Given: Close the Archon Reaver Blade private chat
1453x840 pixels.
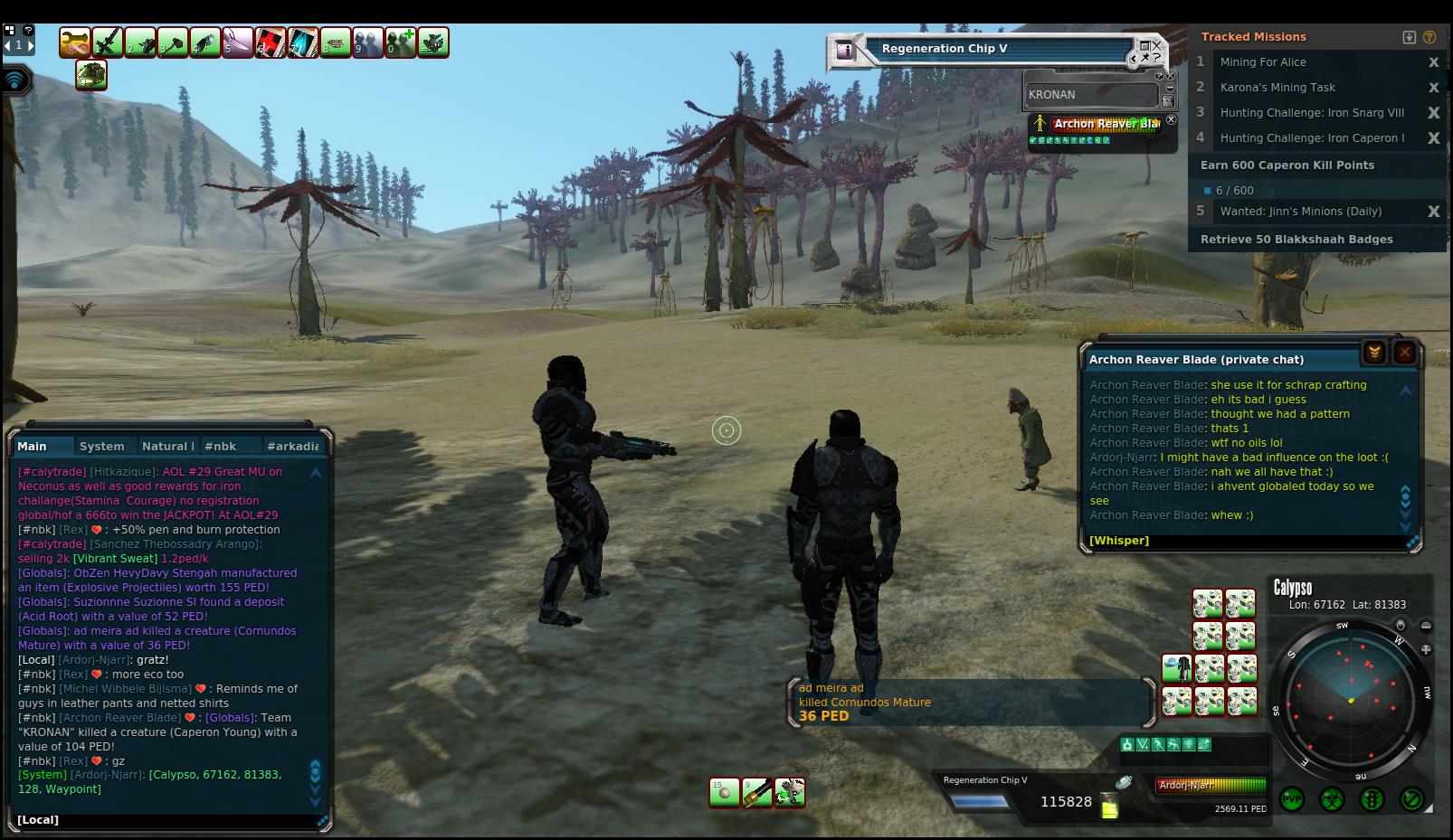Looking at the screenshot, I should (1404, 353).
